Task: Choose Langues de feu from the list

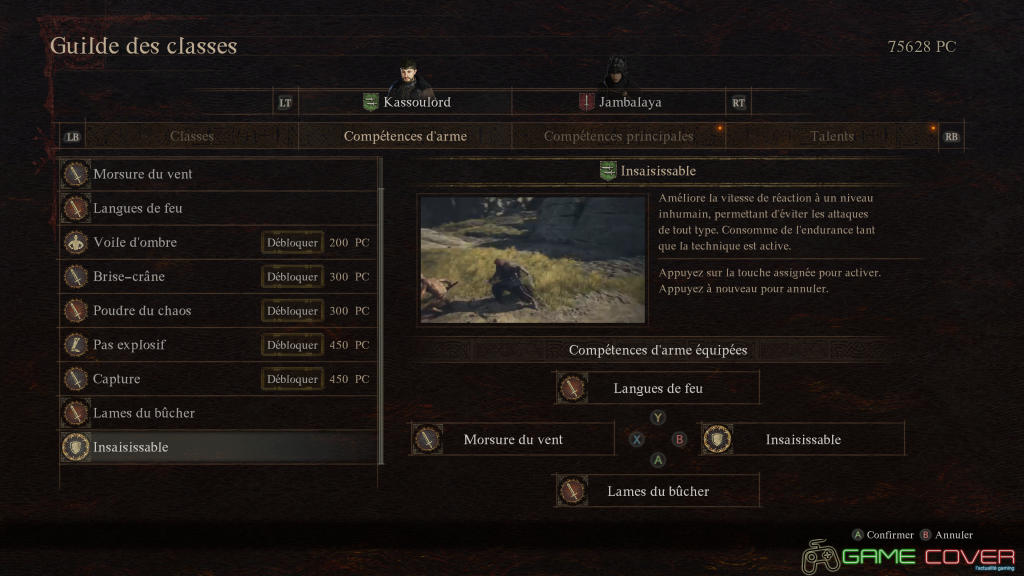Action: (x=218, y=208)
